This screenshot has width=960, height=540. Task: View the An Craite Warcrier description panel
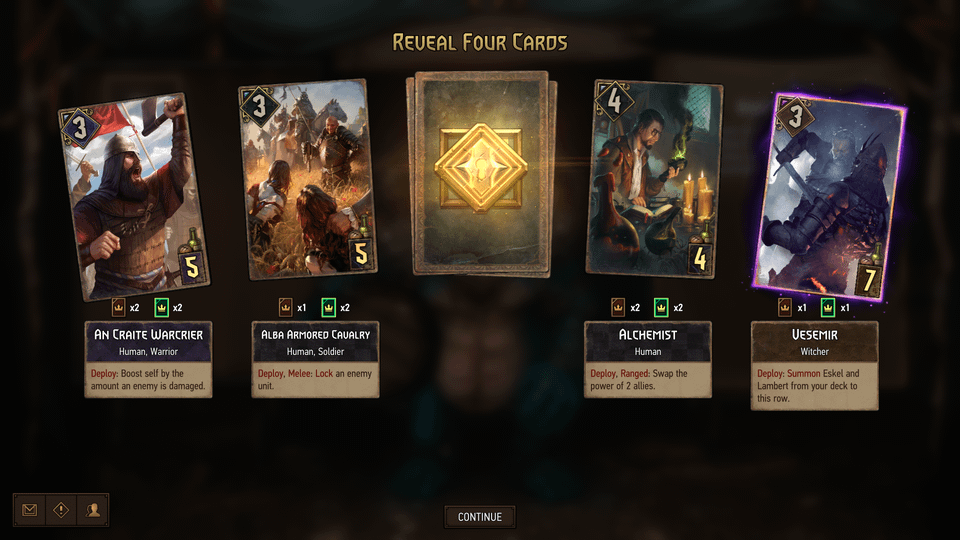pyautogui.click(x=148, y=360)
